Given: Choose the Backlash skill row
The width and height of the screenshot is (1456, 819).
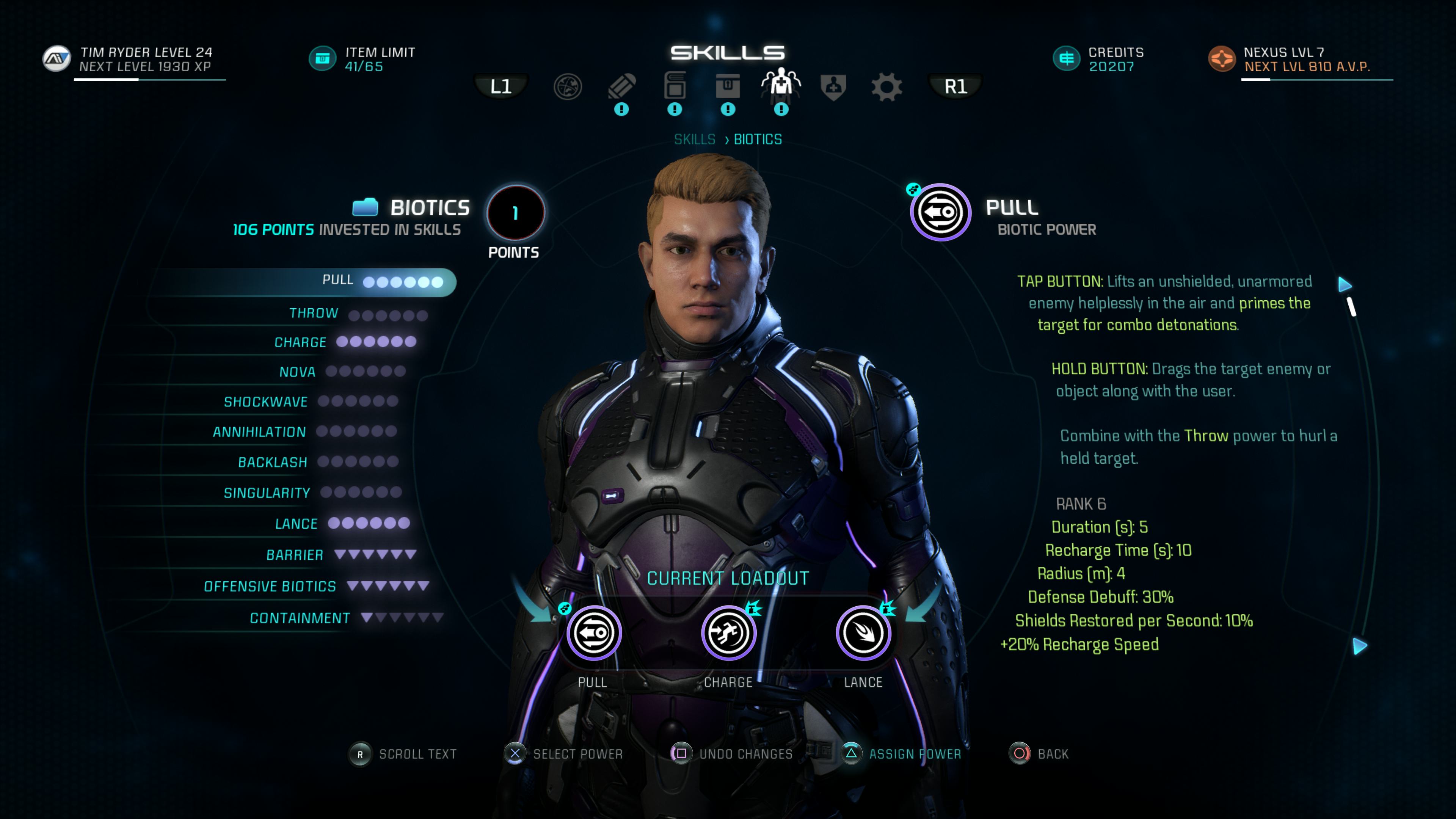Looking at the screenshot, I should click(273, 462).
